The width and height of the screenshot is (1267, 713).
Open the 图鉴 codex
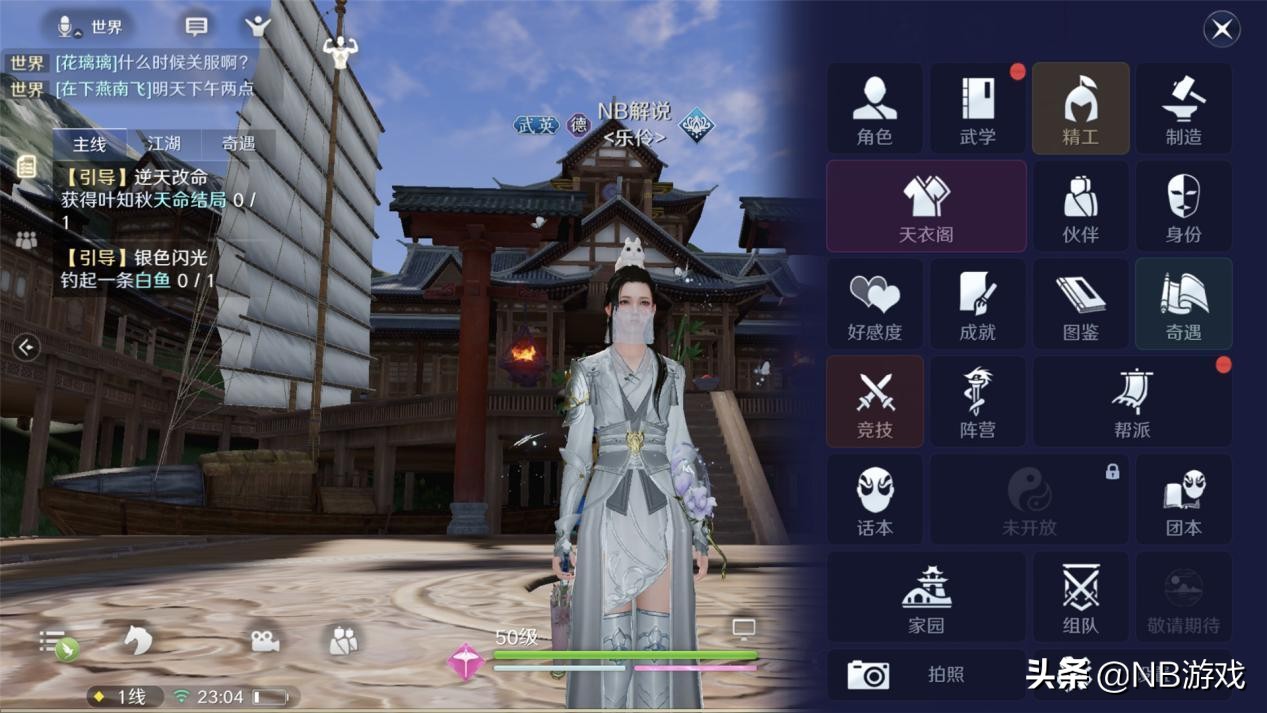click(1080, 304)
